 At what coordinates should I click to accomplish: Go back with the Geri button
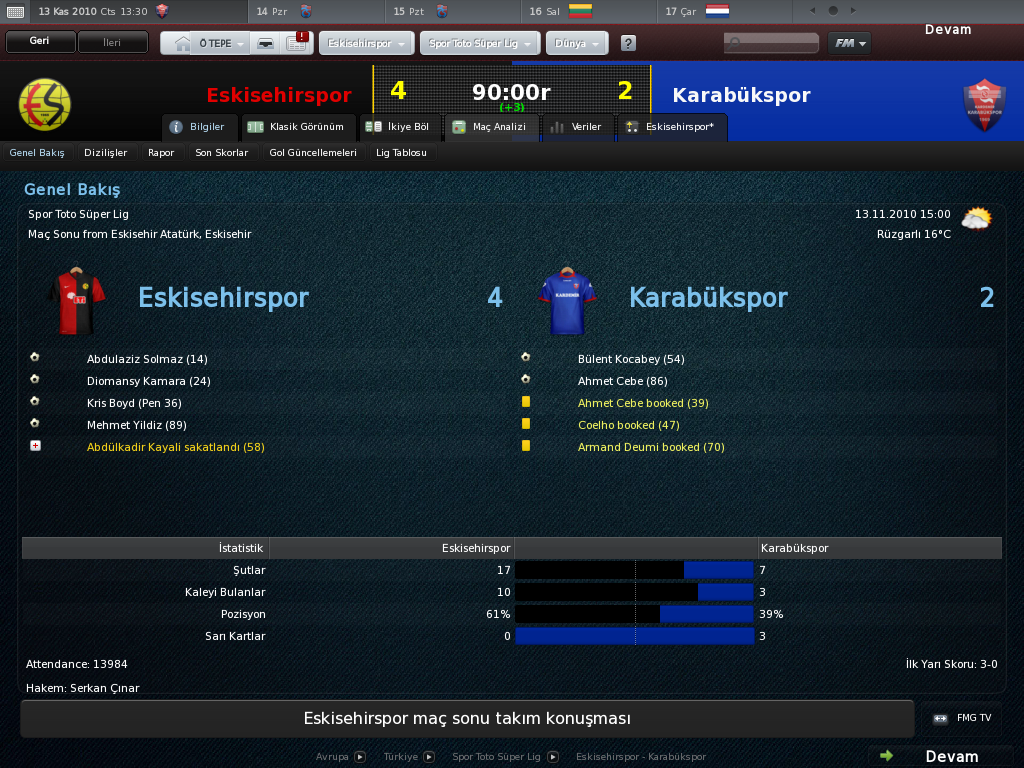[40, 43]
